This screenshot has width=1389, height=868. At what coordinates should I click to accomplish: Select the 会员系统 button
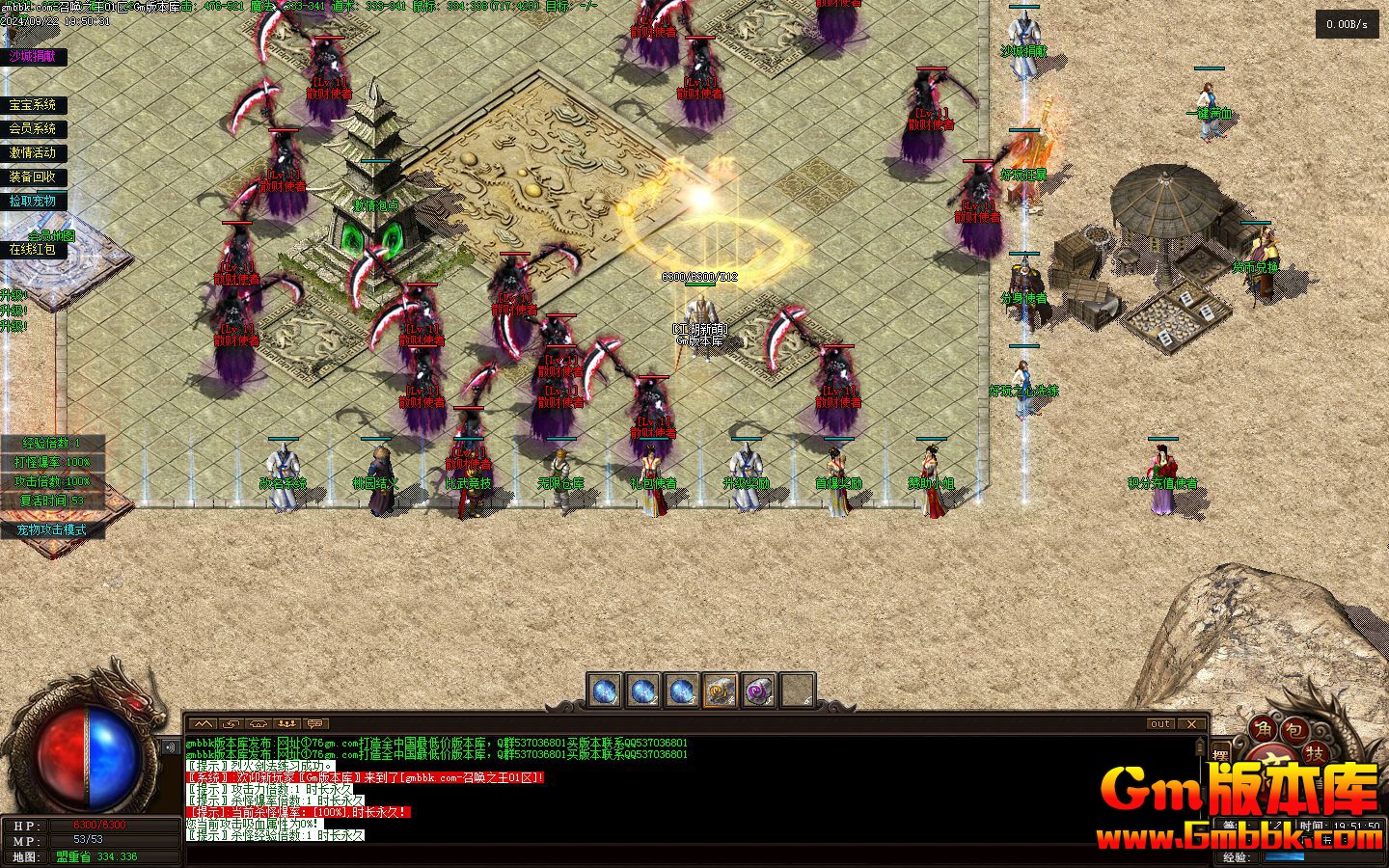coord(33,128)
